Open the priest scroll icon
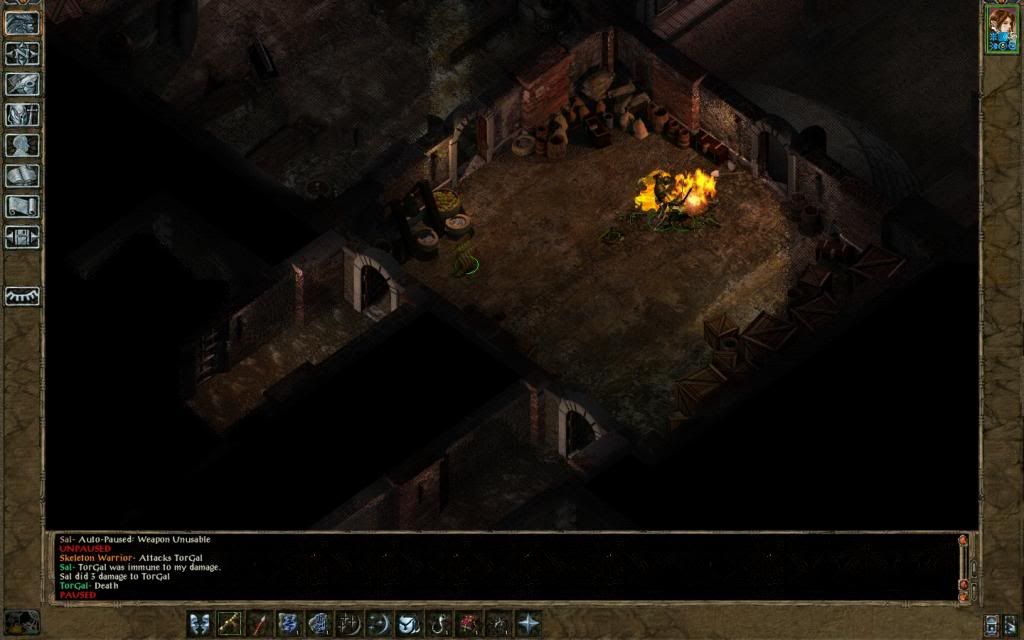 coord(22,207)
